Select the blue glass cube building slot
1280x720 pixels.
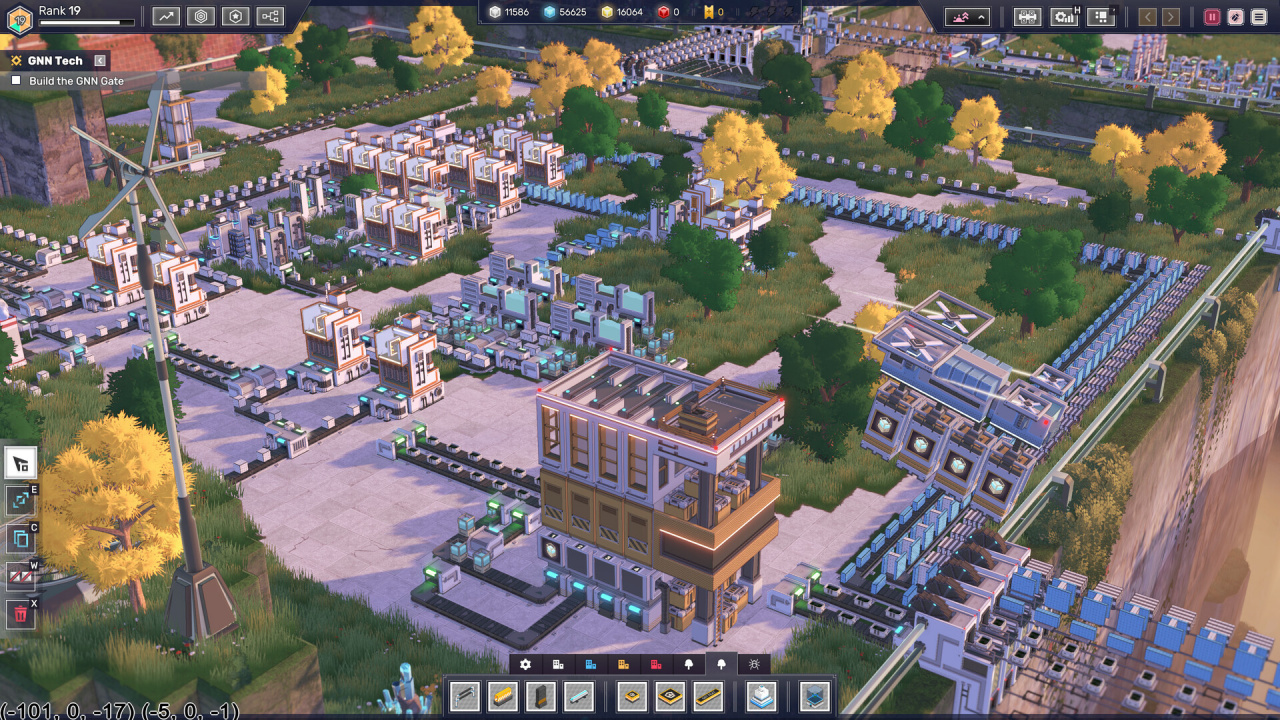815,696
